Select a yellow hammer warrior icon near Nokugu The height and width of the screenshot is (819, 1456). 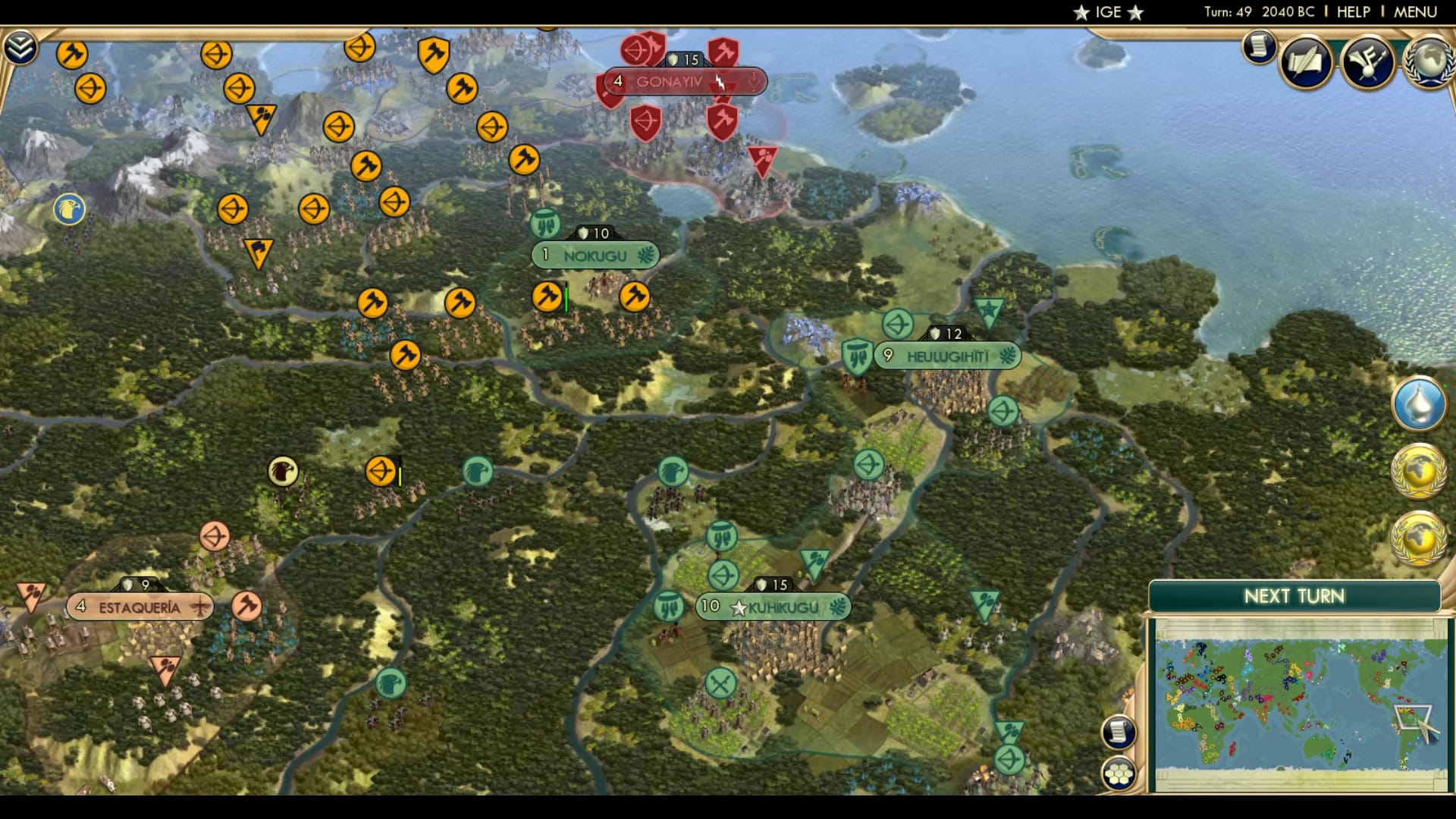tap(545, 296)
